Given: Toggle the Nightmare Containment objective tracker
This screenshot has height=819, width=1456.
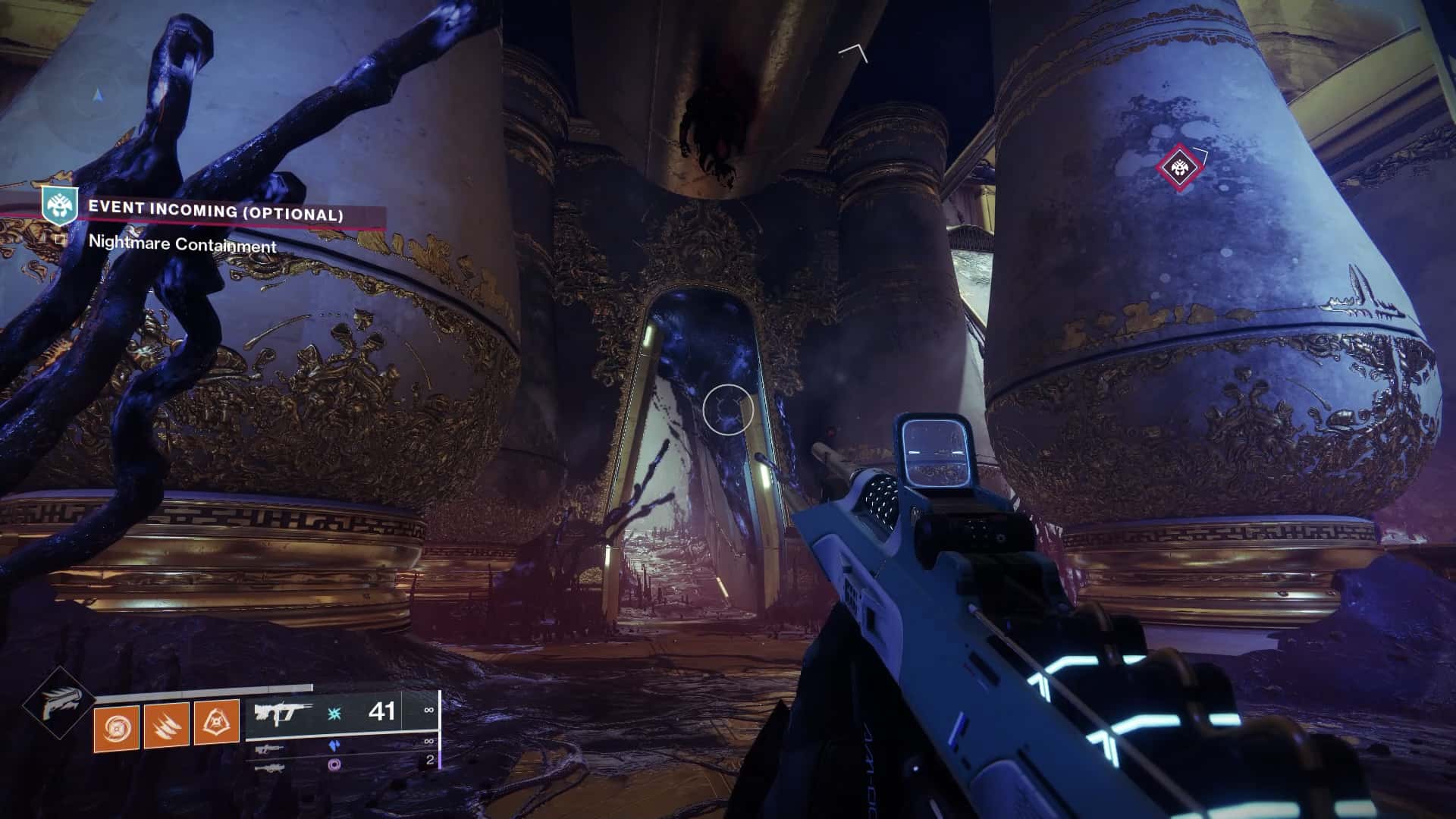Looking at the screenshot, I should [x=183, y=244].
